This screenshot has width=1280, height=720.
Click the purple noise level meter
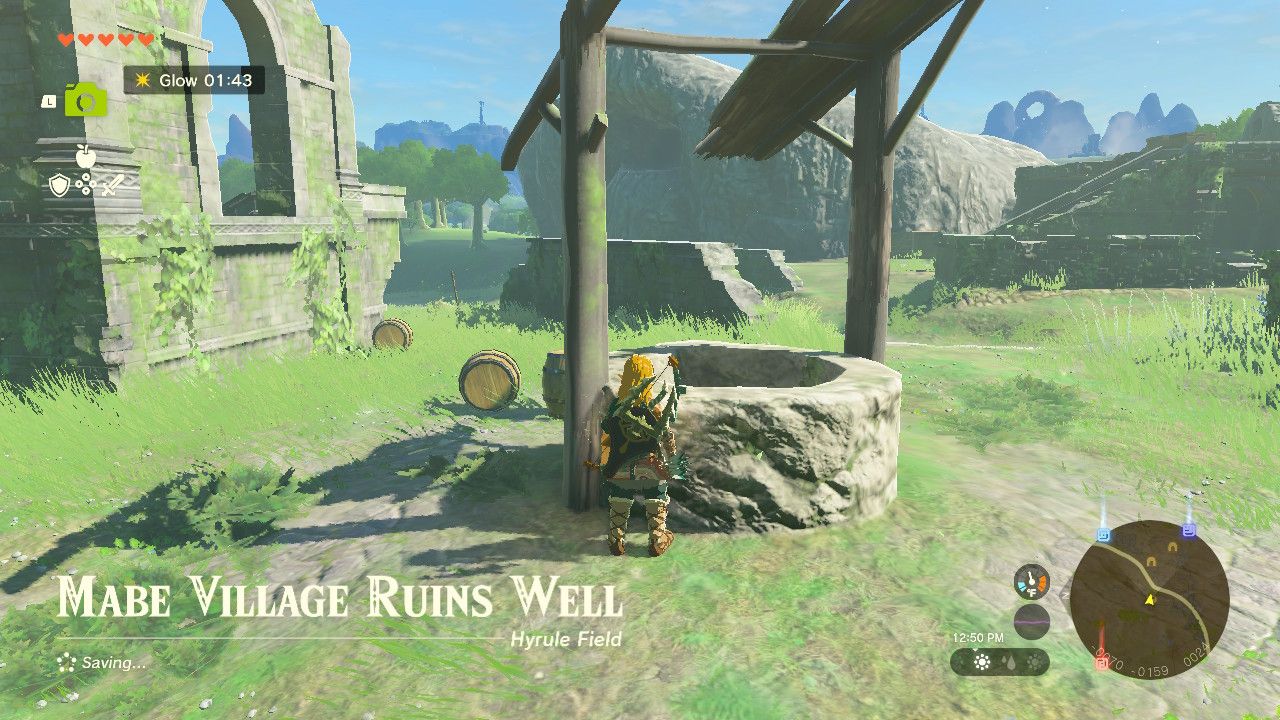click(x=1032, y=621)
